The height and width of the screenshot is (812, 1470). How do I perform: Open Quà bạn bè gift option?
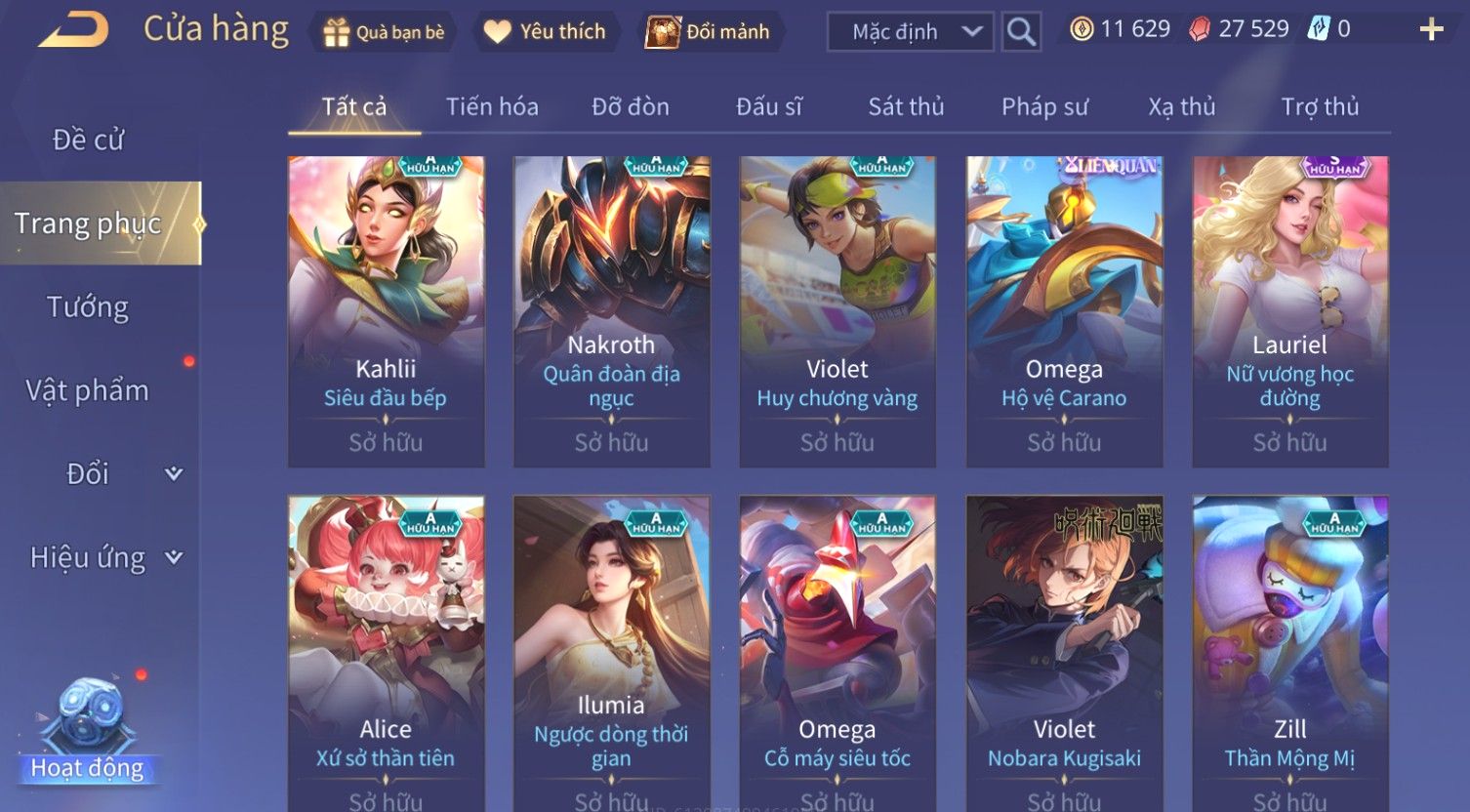coord(385,32)
